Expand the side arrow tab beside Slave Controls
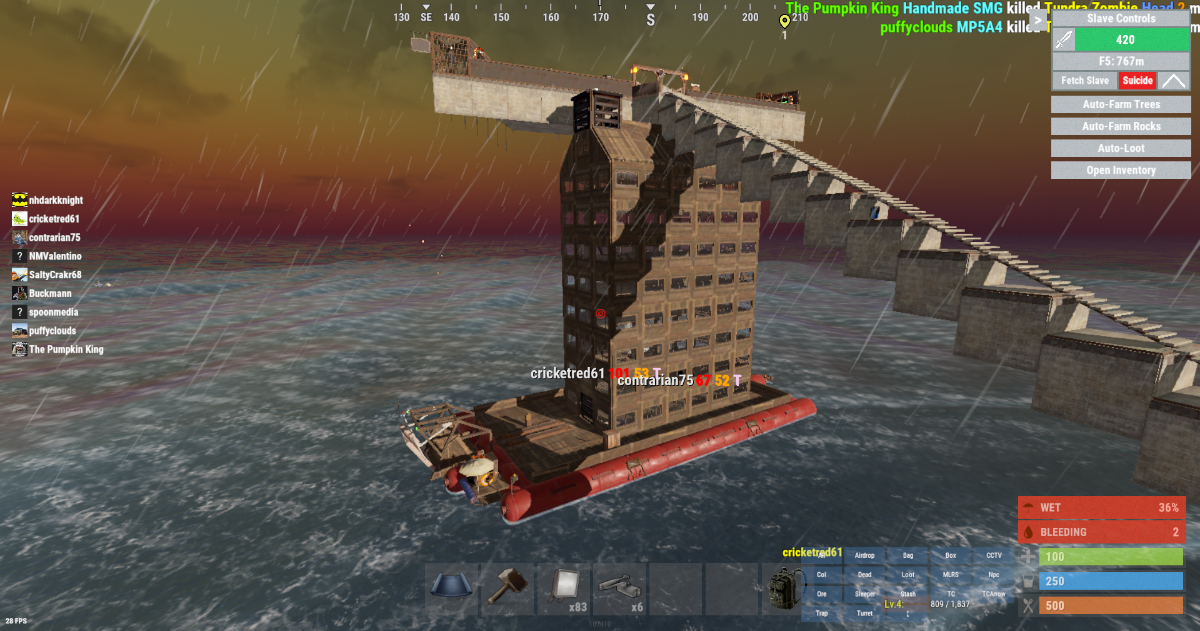The image size is (1200, 631). (1038, 19)
